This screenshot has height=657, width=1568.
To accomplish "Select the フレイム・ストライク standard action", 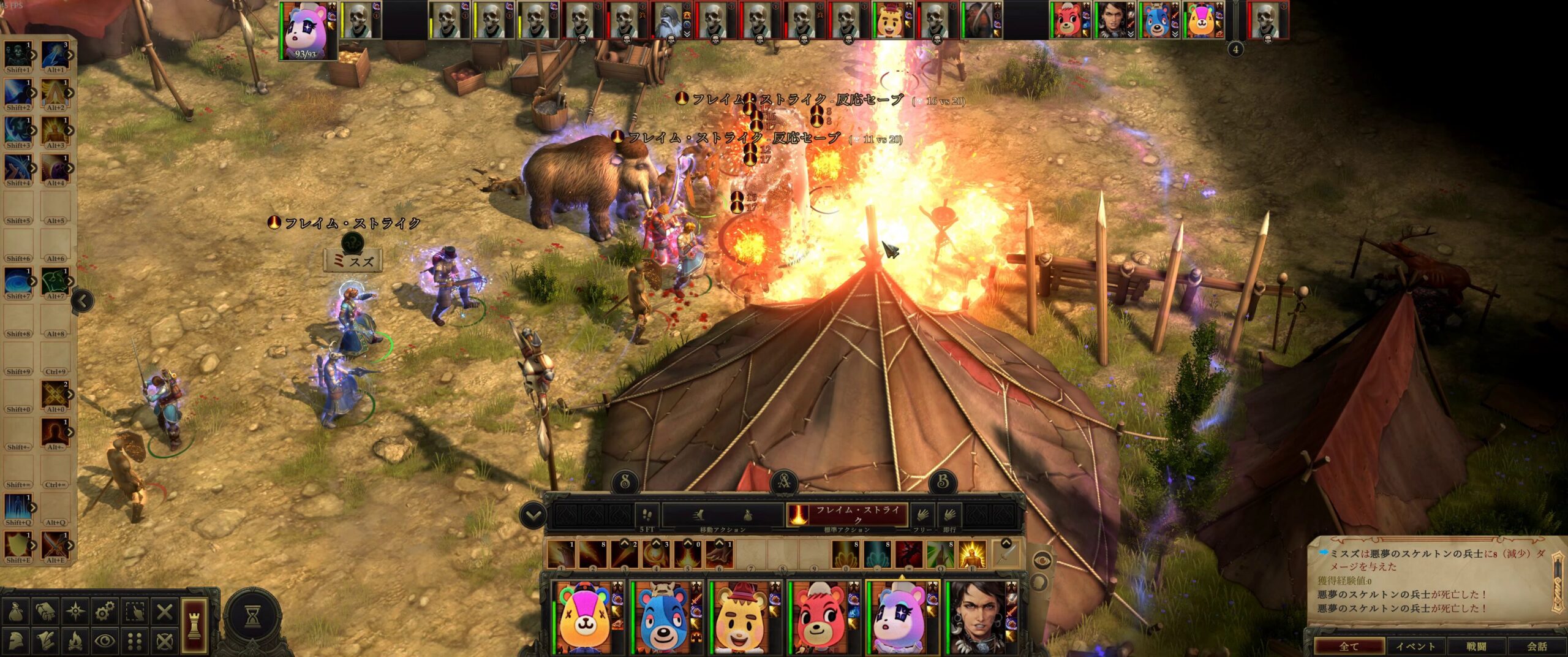I will tap(847, 515).
